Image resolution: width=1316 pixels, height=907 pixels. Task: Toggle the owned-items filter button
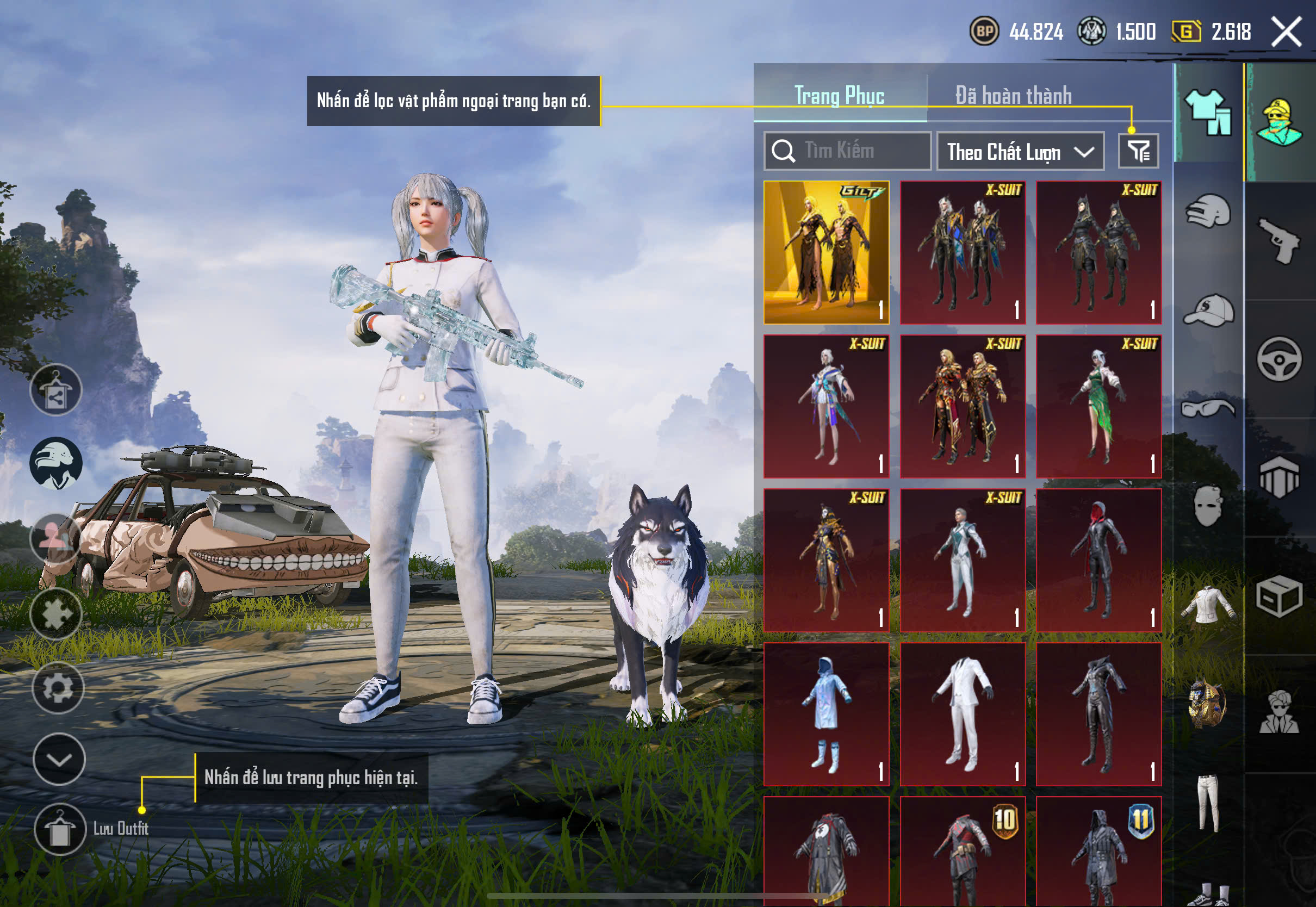[x=1138, y=151]
